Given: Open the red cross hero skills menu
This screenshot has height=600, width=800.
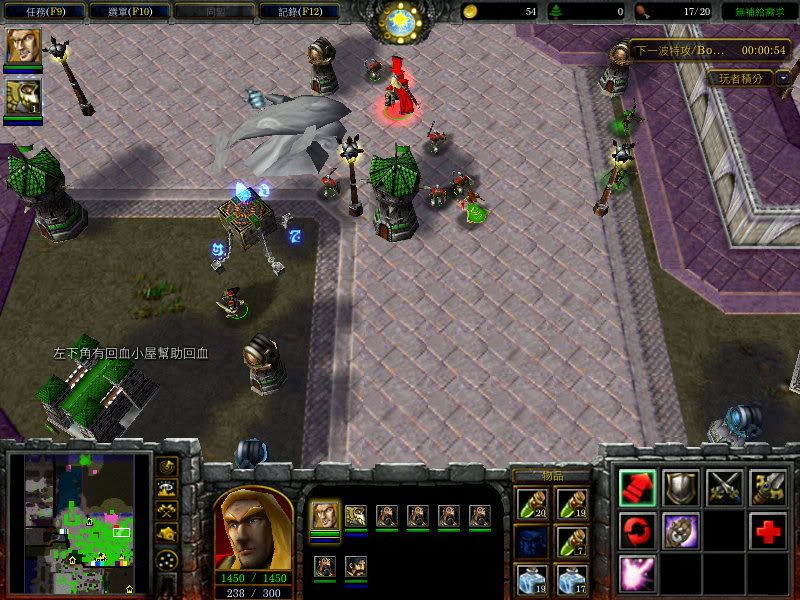Looking at the screenshot, I should pos(768,530).
